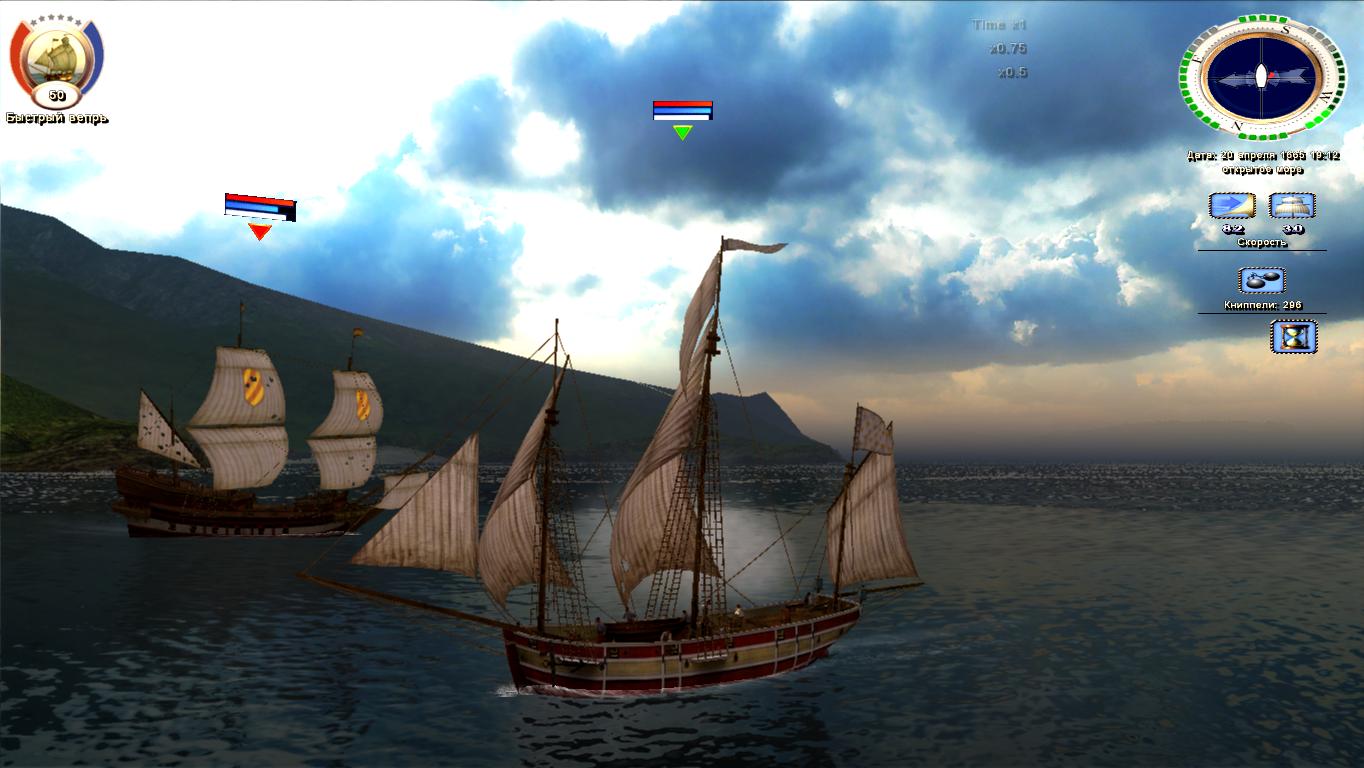Select the ship with the green marker
Viewport: 1364px width, 768px height.
coord(660,560)
